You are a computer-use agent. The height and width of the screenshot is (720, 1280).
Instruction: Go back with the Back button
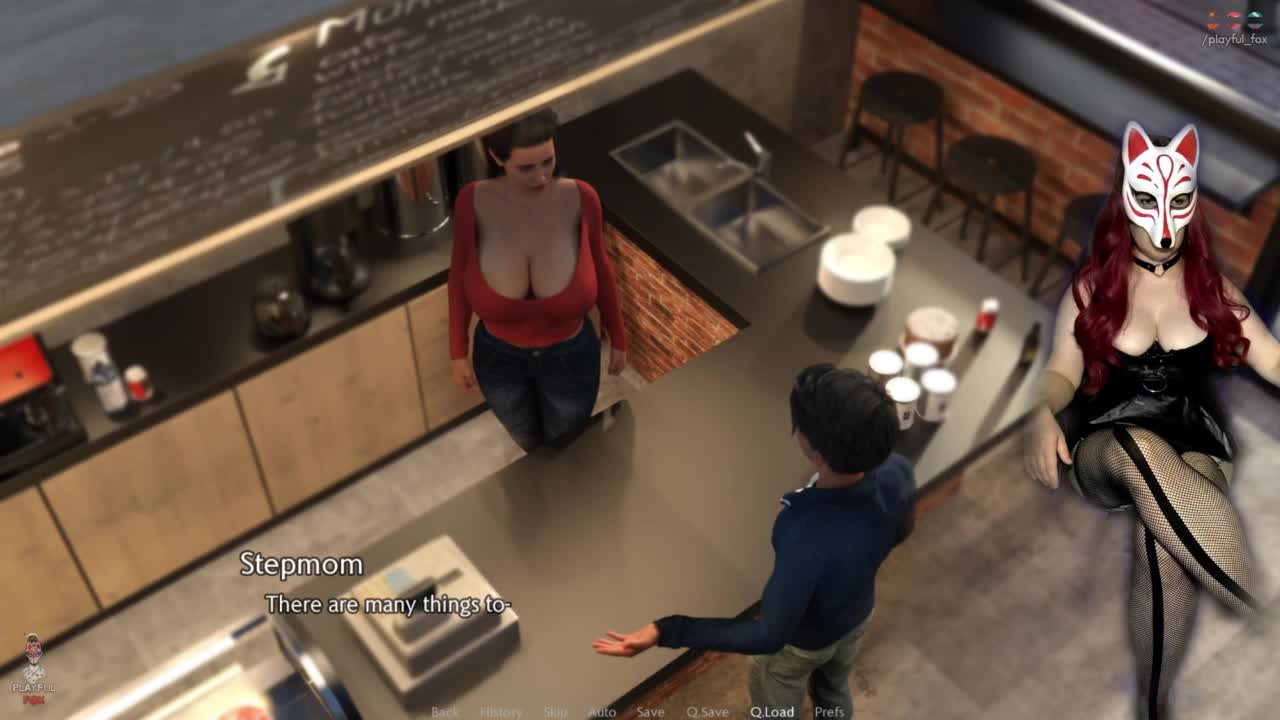(x=445, y=712)
